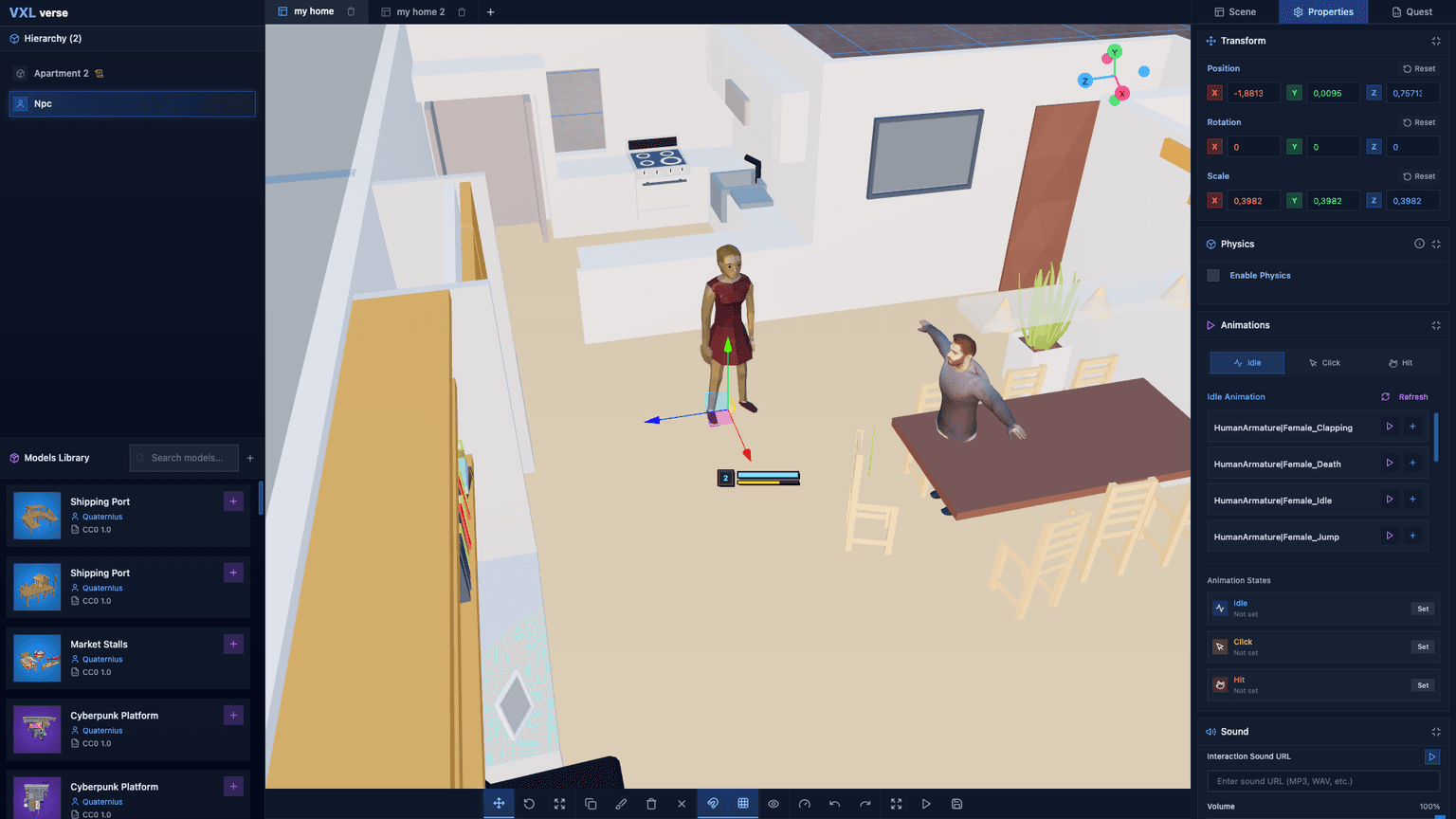
Task: Refresh the idle animation list
Action: (x=1405, y=397)
